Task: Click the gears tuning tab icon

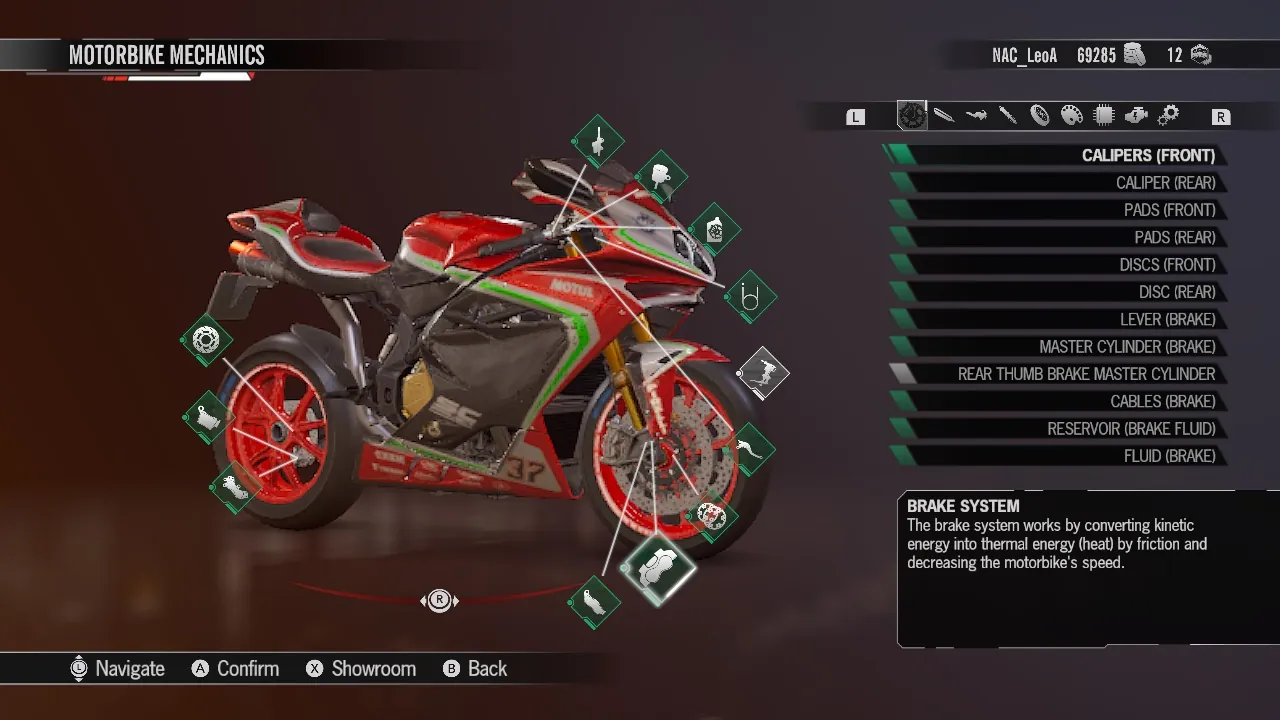Action: coord(1168,115)
